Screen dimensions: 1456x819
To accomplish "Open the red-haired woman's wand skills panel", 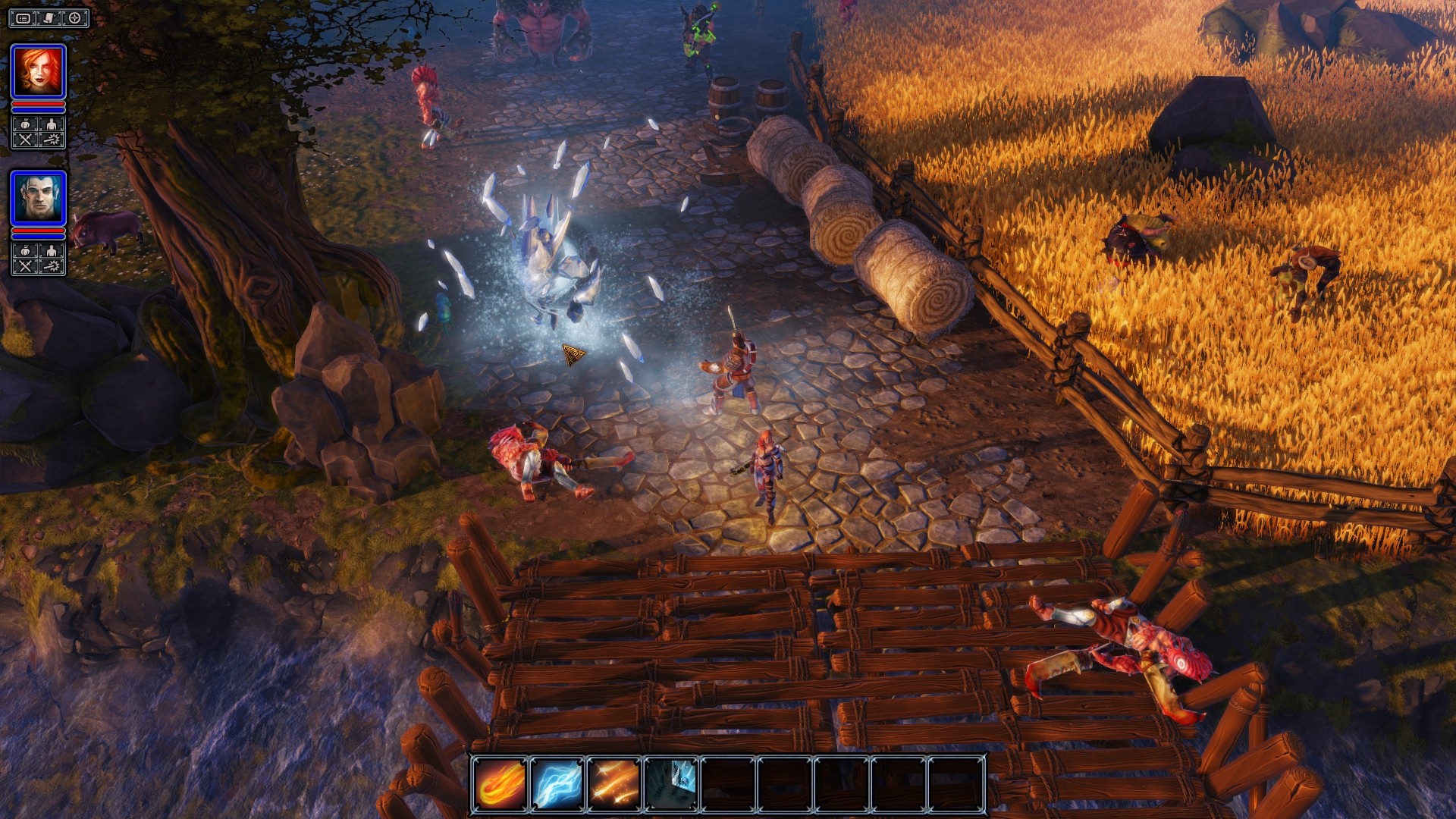I will coord(52,140).
